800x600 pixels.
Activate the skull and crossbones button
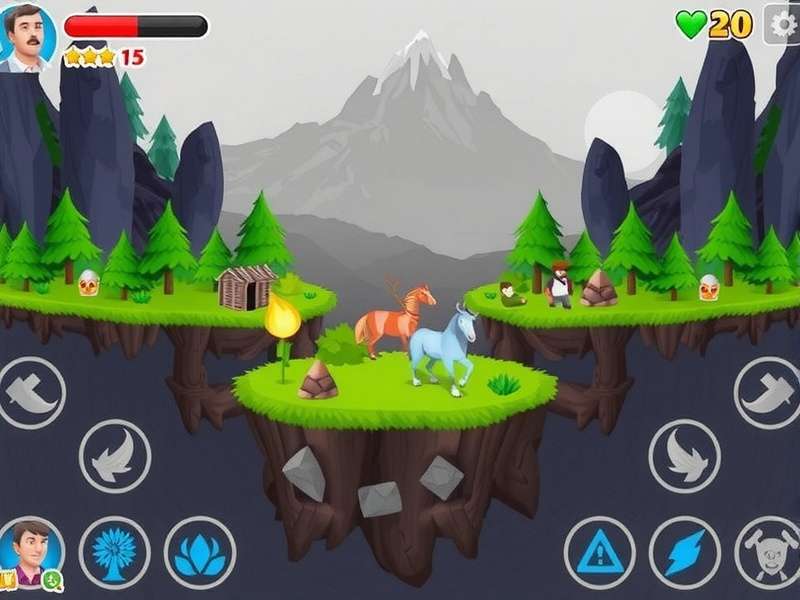point(768,552)
